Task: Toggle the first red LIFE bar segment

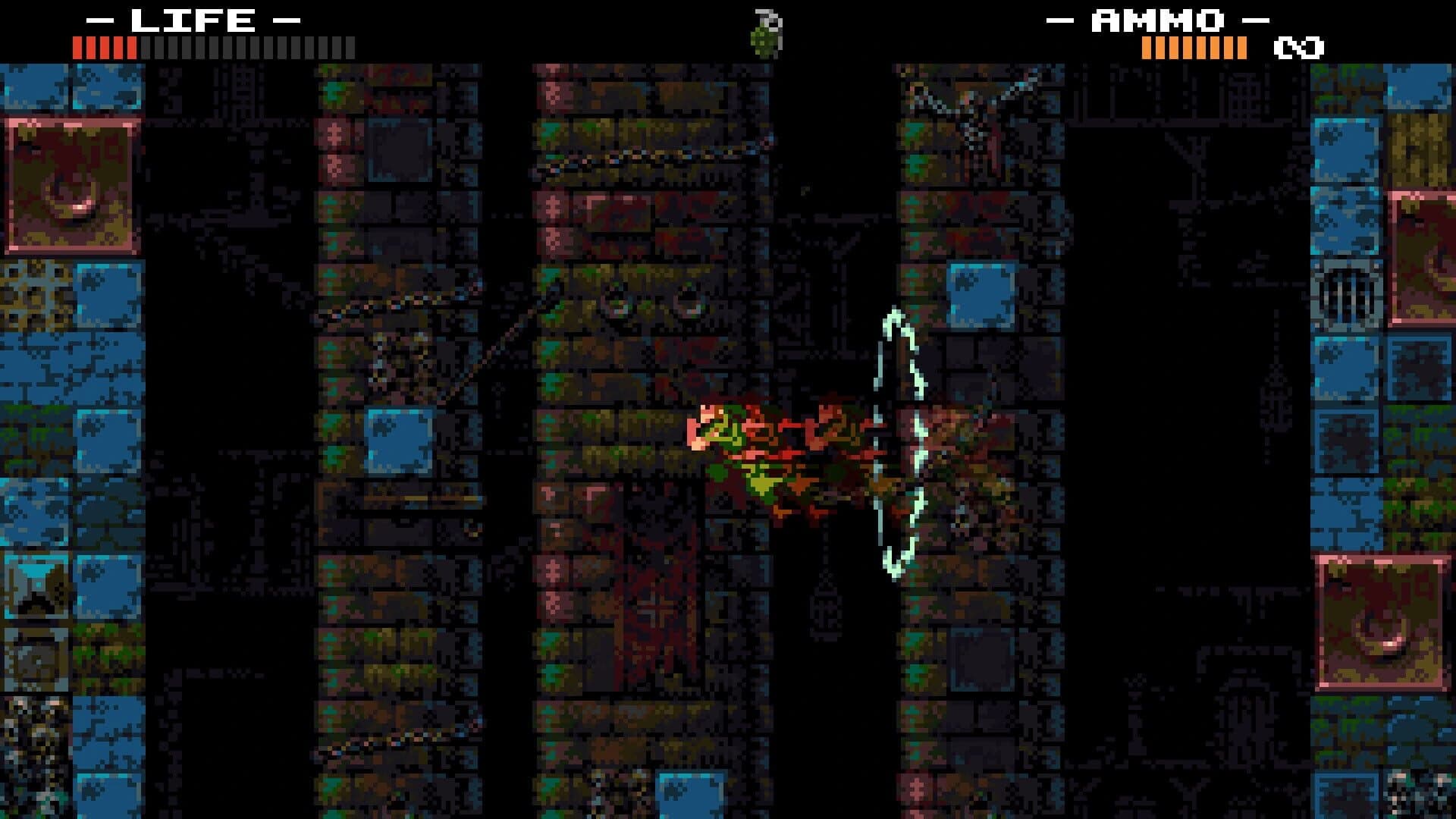Action: tap(77, 49)
